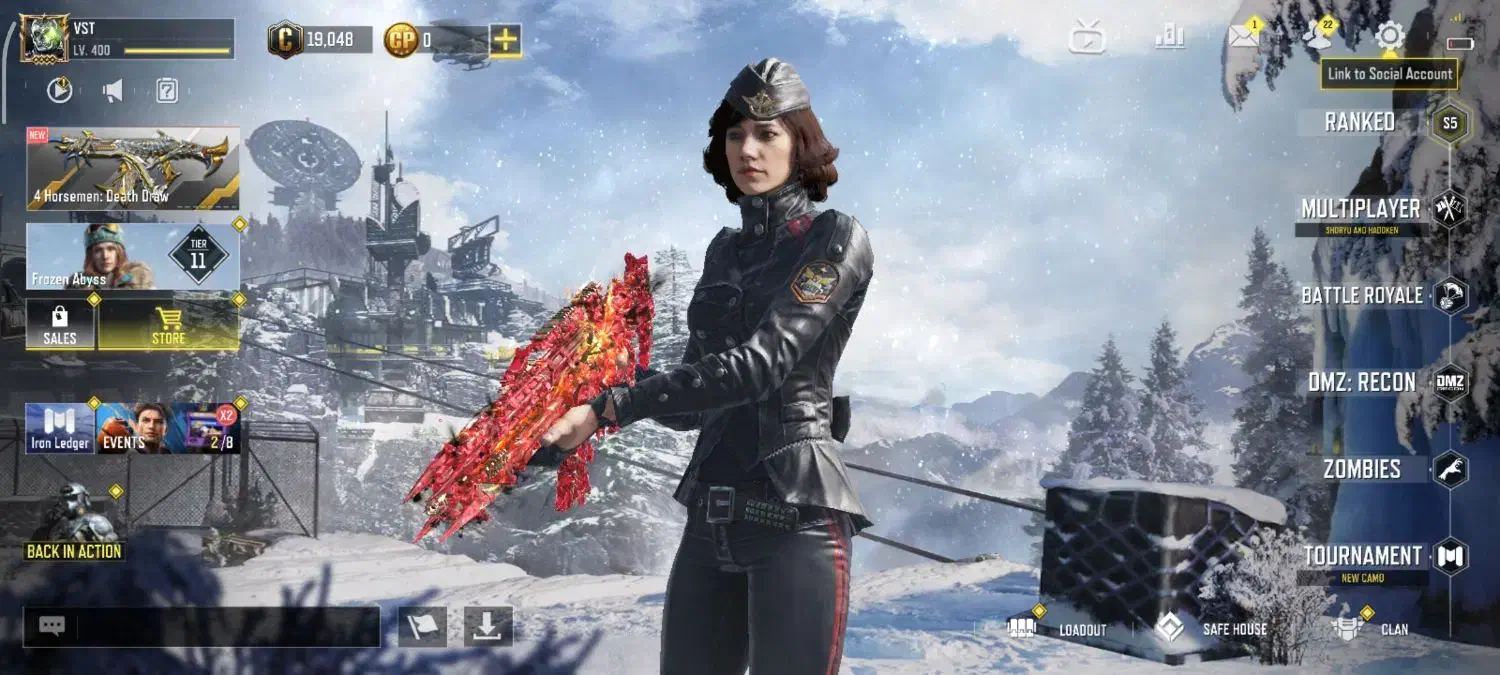Open the Frozen Abyss battle pass
Screen dimensions: 1500x675
pyautogui.click(x=133, y=256)
